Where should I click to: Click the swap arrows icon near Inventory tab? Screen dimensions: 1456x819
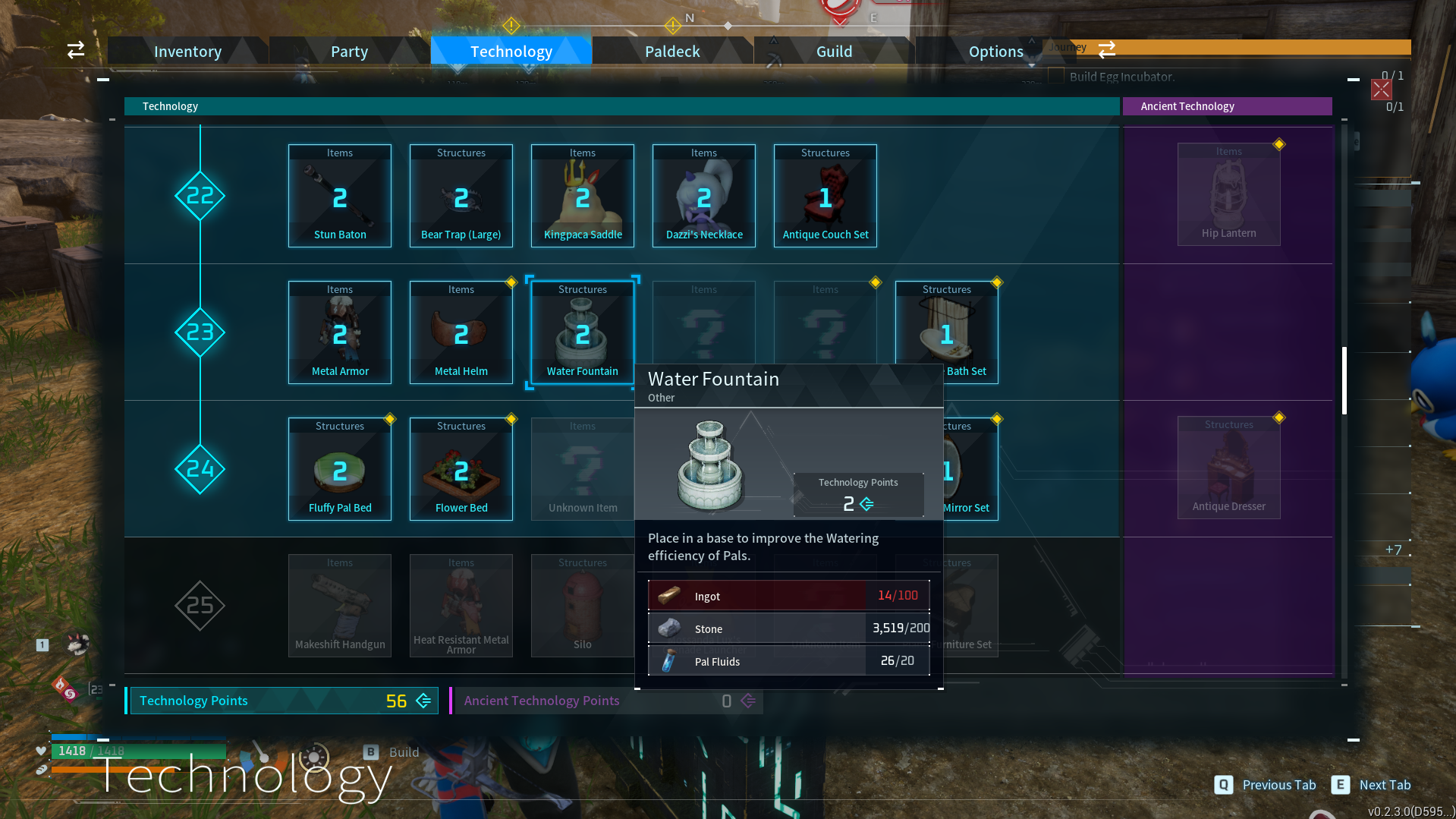[75, 49]
